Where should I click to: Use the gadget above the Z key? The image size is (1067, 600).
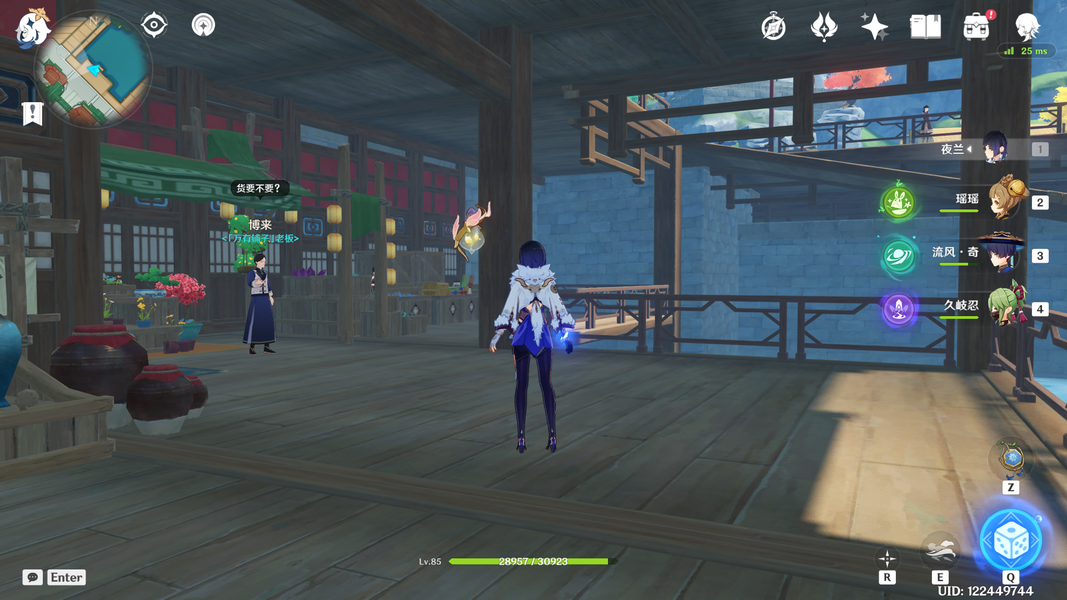1011,459
